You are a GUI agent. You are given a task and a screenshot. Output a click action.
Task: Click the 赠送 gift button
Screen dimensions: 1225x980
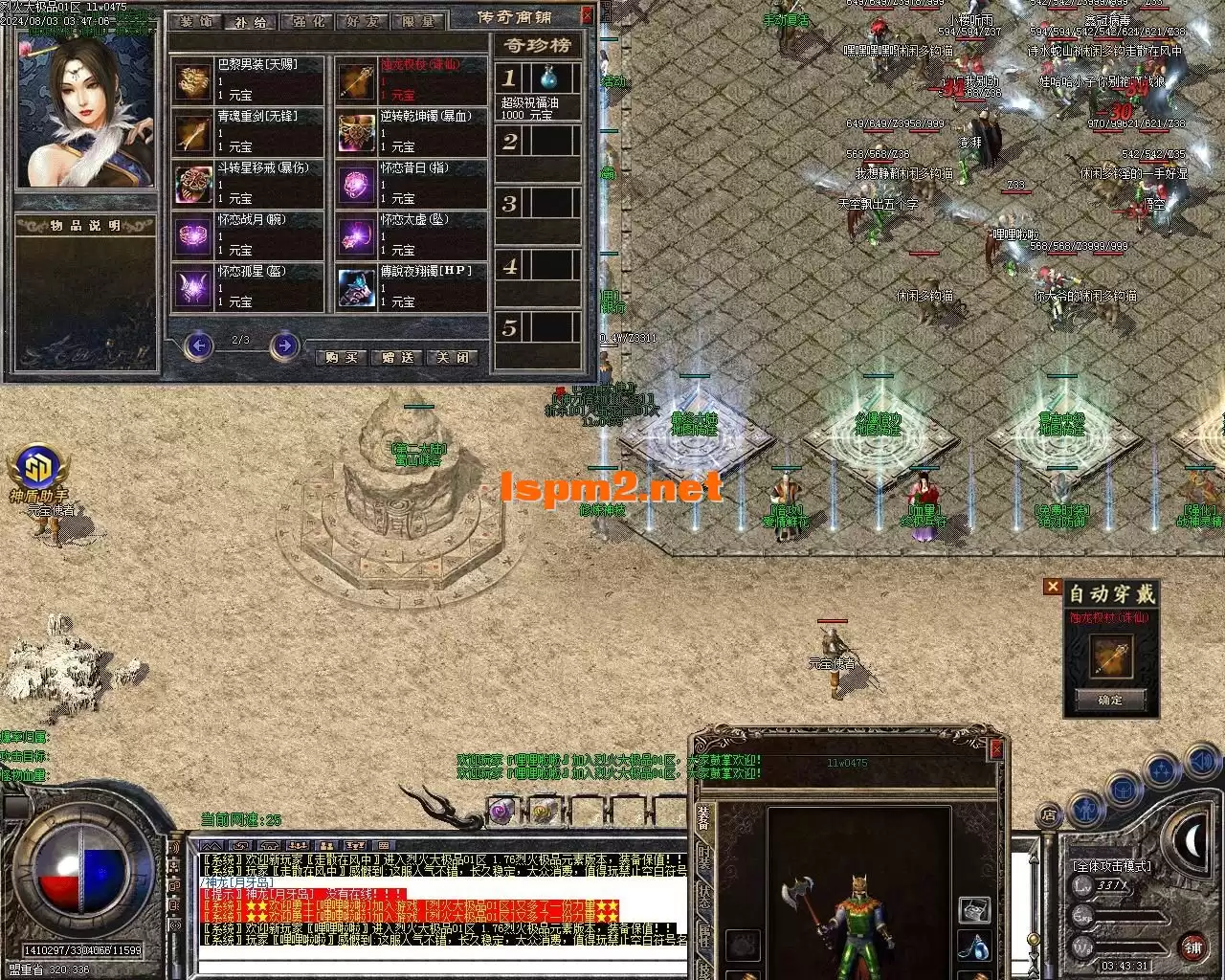click(x=397, y=357)
